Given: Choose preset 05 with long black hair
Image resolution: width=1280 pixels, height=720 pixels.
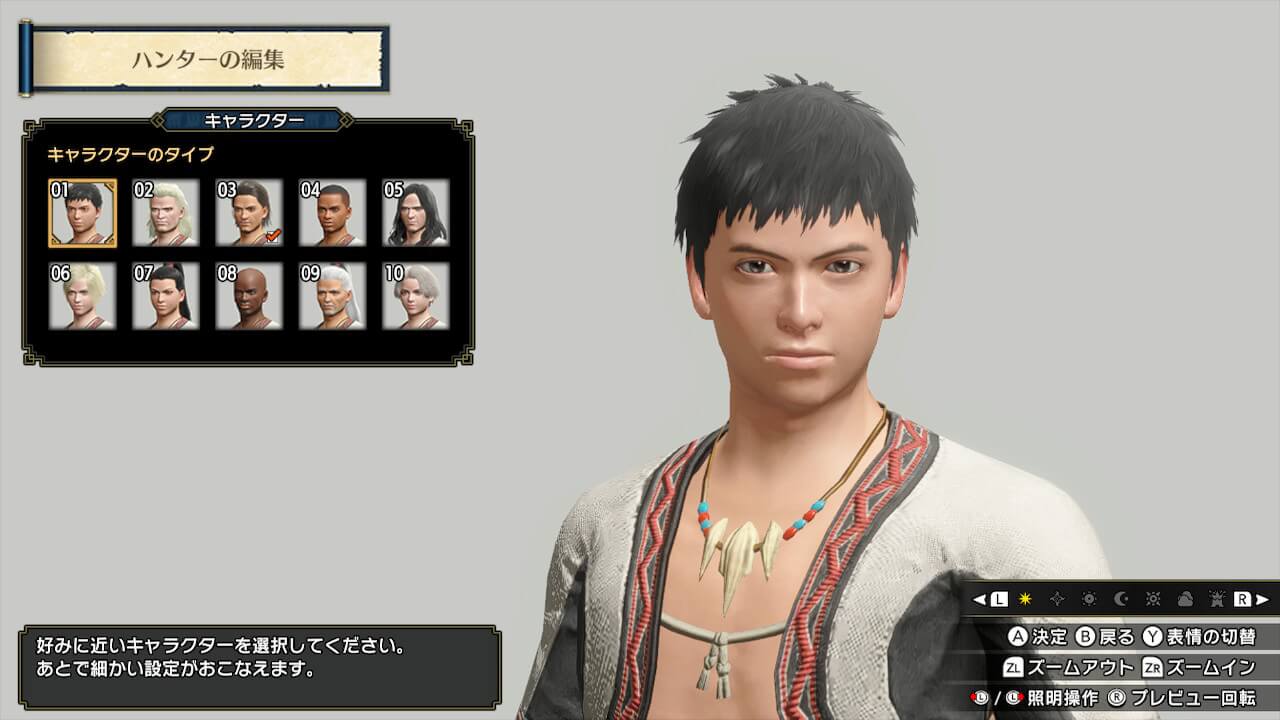Looking at the screenshot, I should click(x=415, y=213).
